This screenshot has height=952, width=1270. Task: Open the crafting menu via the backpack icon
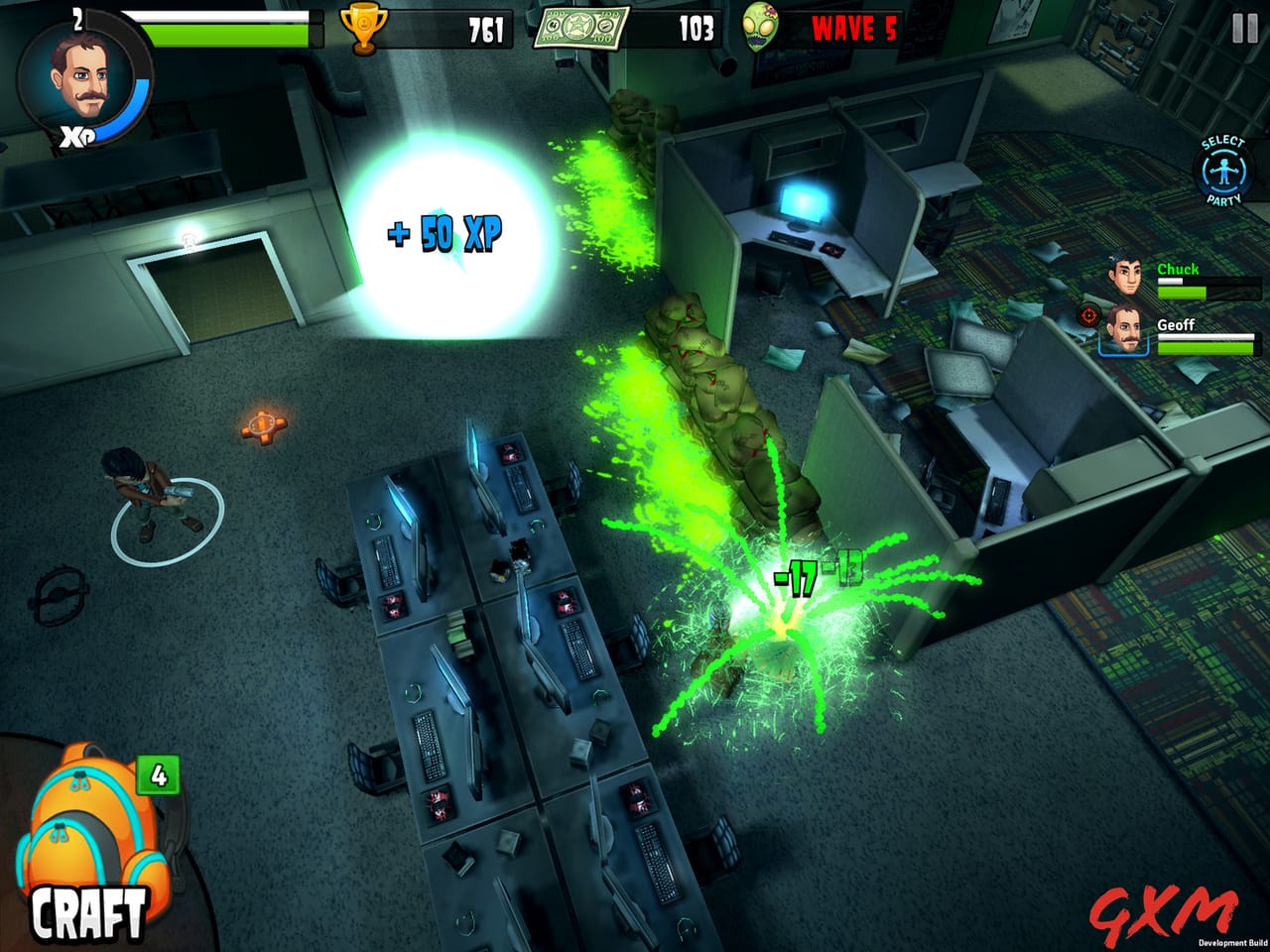click(84, 823)
